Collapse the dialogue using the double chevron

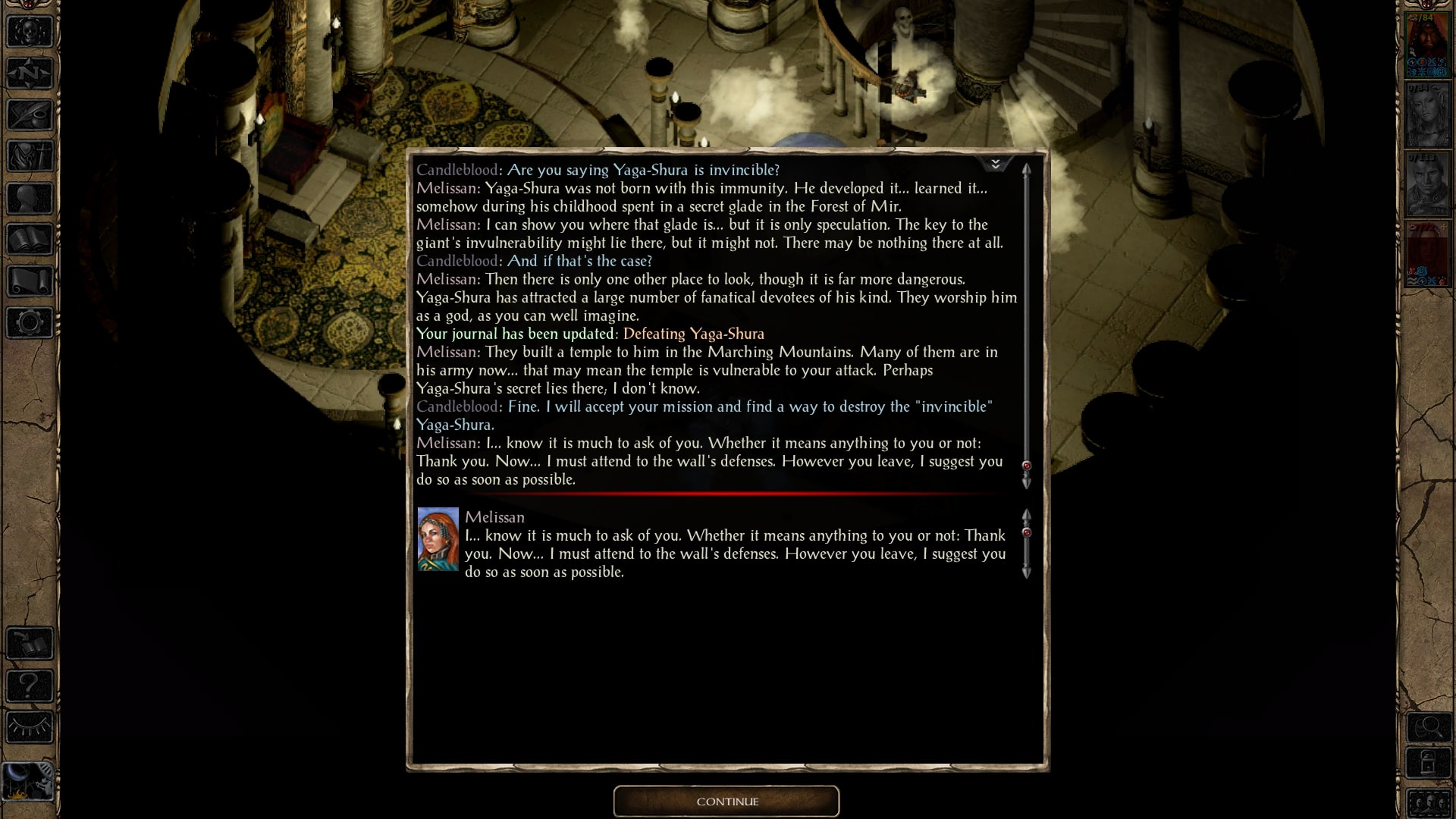pyautogui.click(x=996, y=163)
